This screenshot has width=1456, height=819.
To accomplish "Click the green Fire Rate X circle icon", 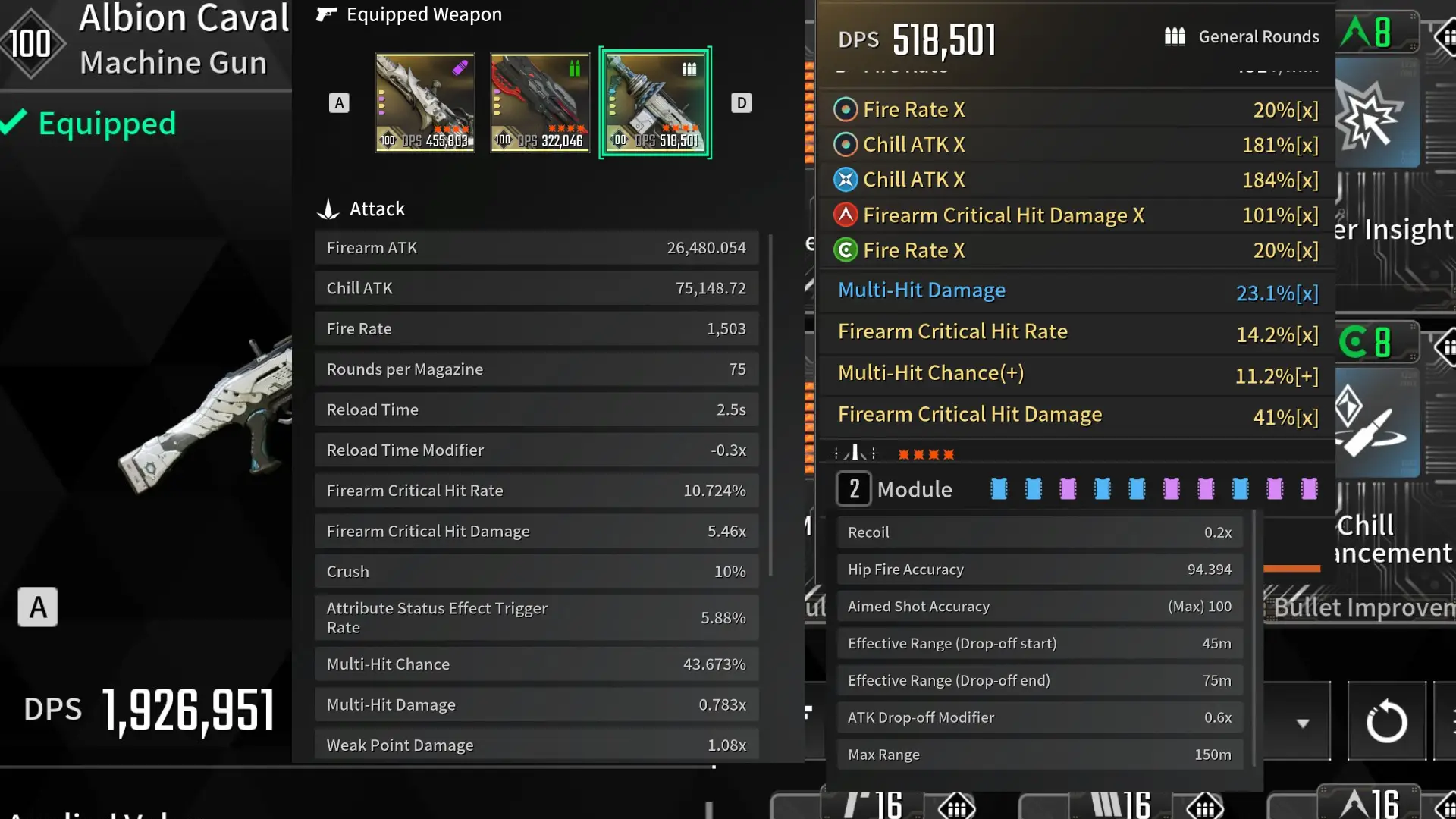I will tap(846, 249).
